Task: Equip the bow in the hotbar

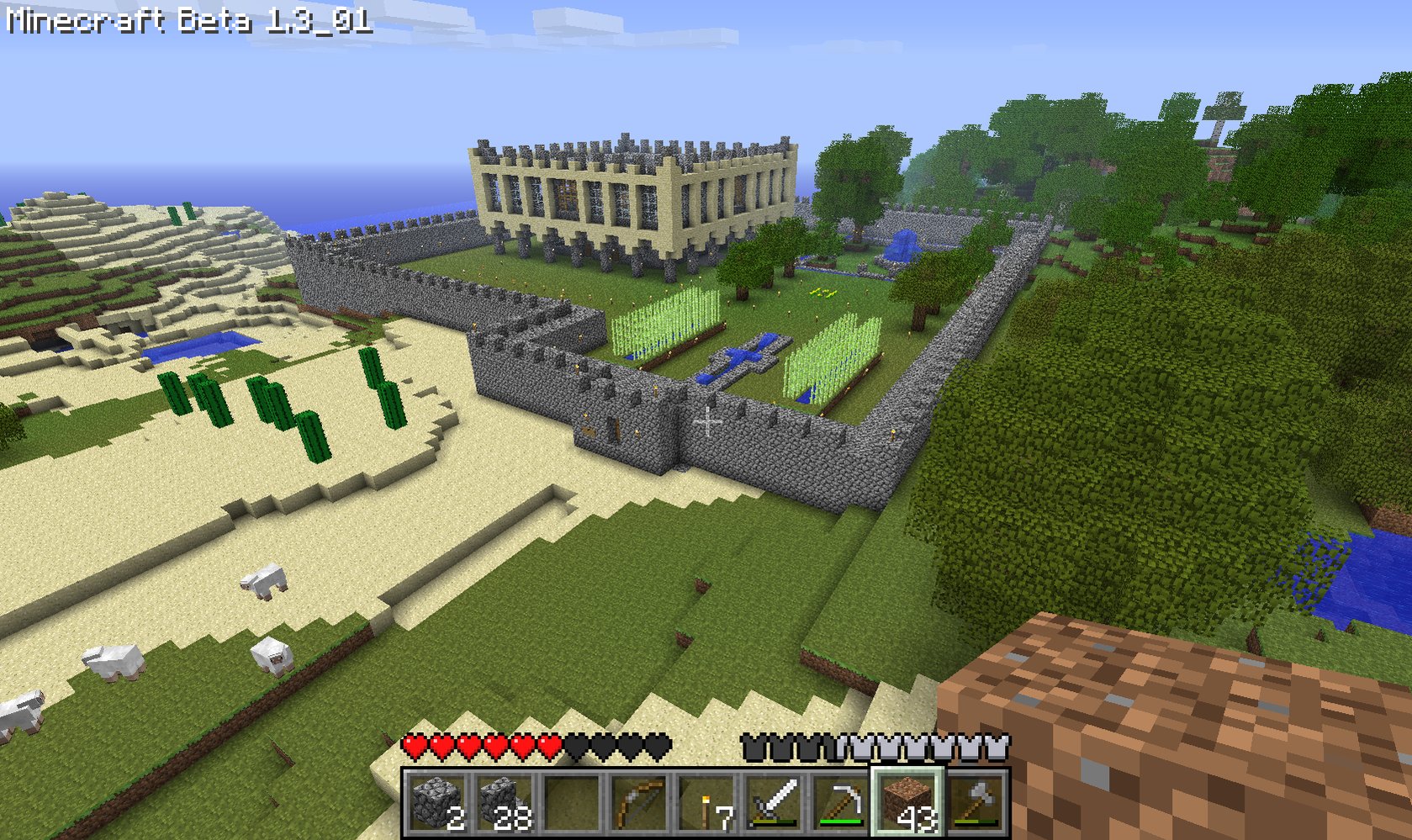Action: 639,802
